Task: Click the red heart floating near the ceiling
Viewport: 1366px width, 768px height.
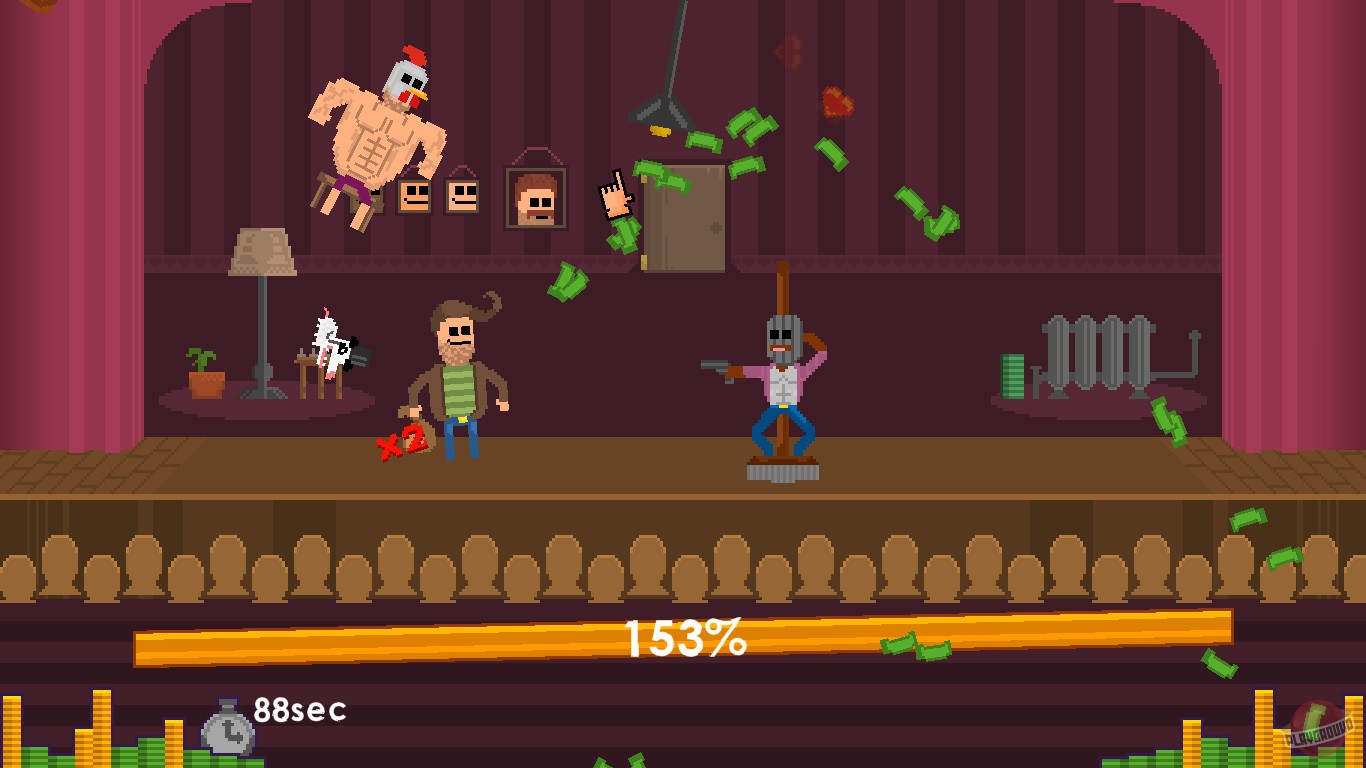Action: 840,100
